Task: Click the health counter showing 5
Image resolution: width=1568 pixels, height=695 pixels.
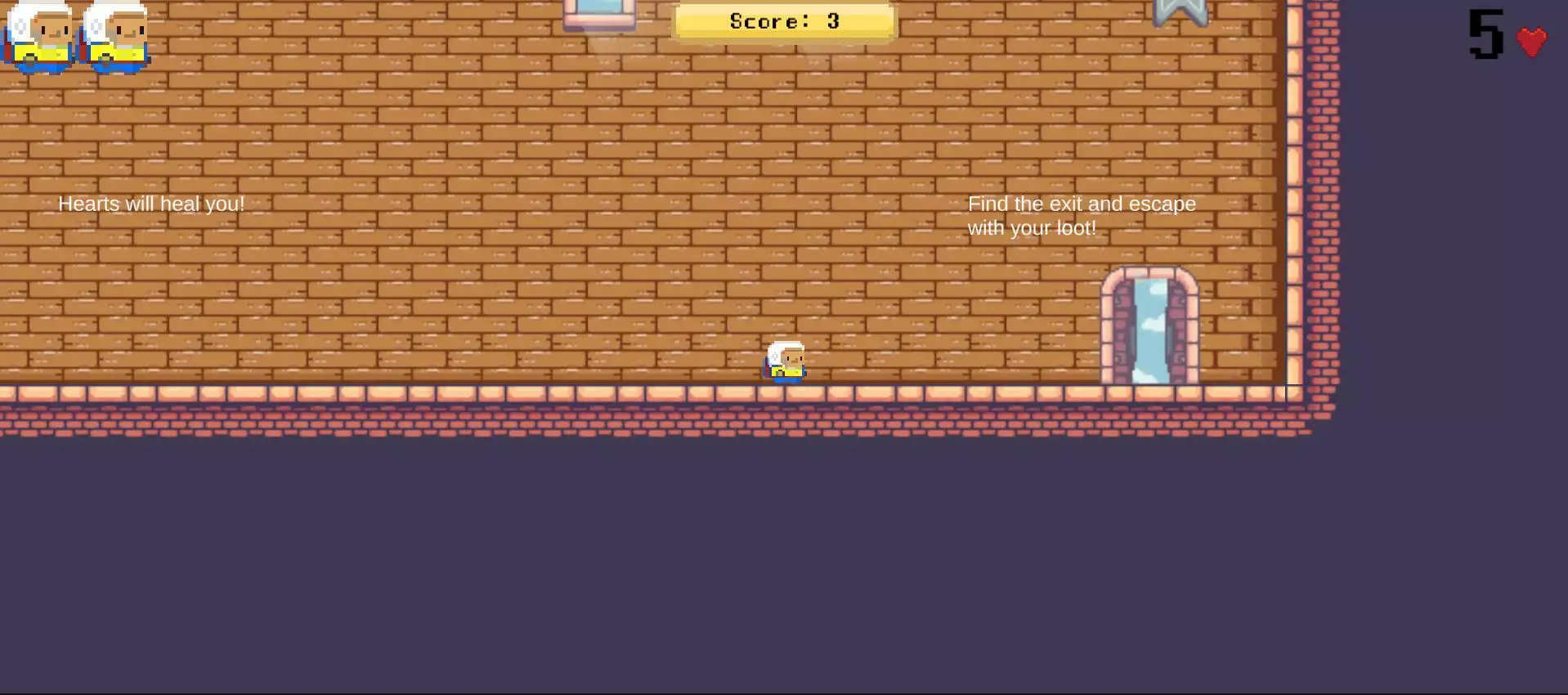Action: (1486, 34)
